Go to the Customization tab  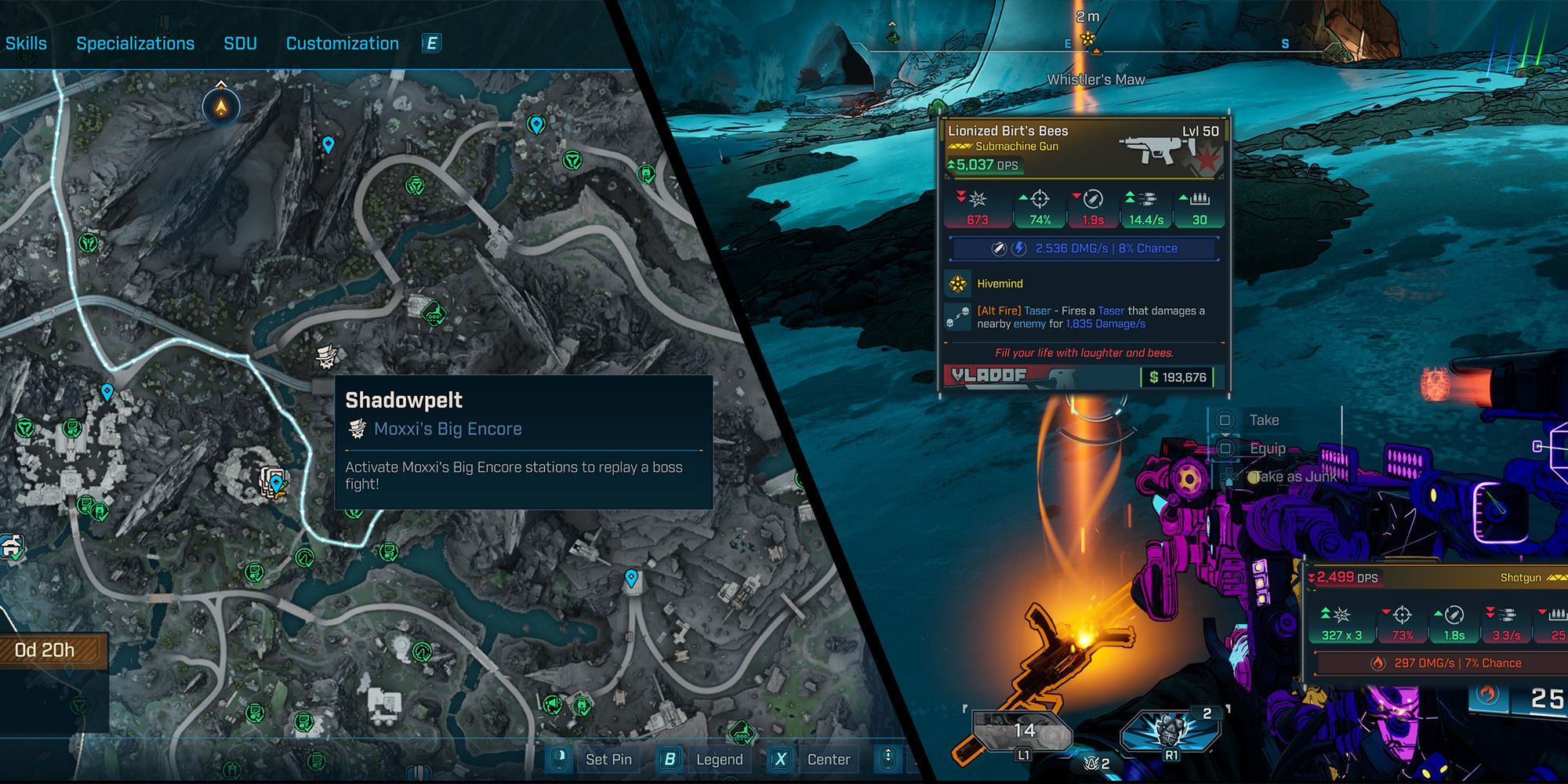(342, 44)
